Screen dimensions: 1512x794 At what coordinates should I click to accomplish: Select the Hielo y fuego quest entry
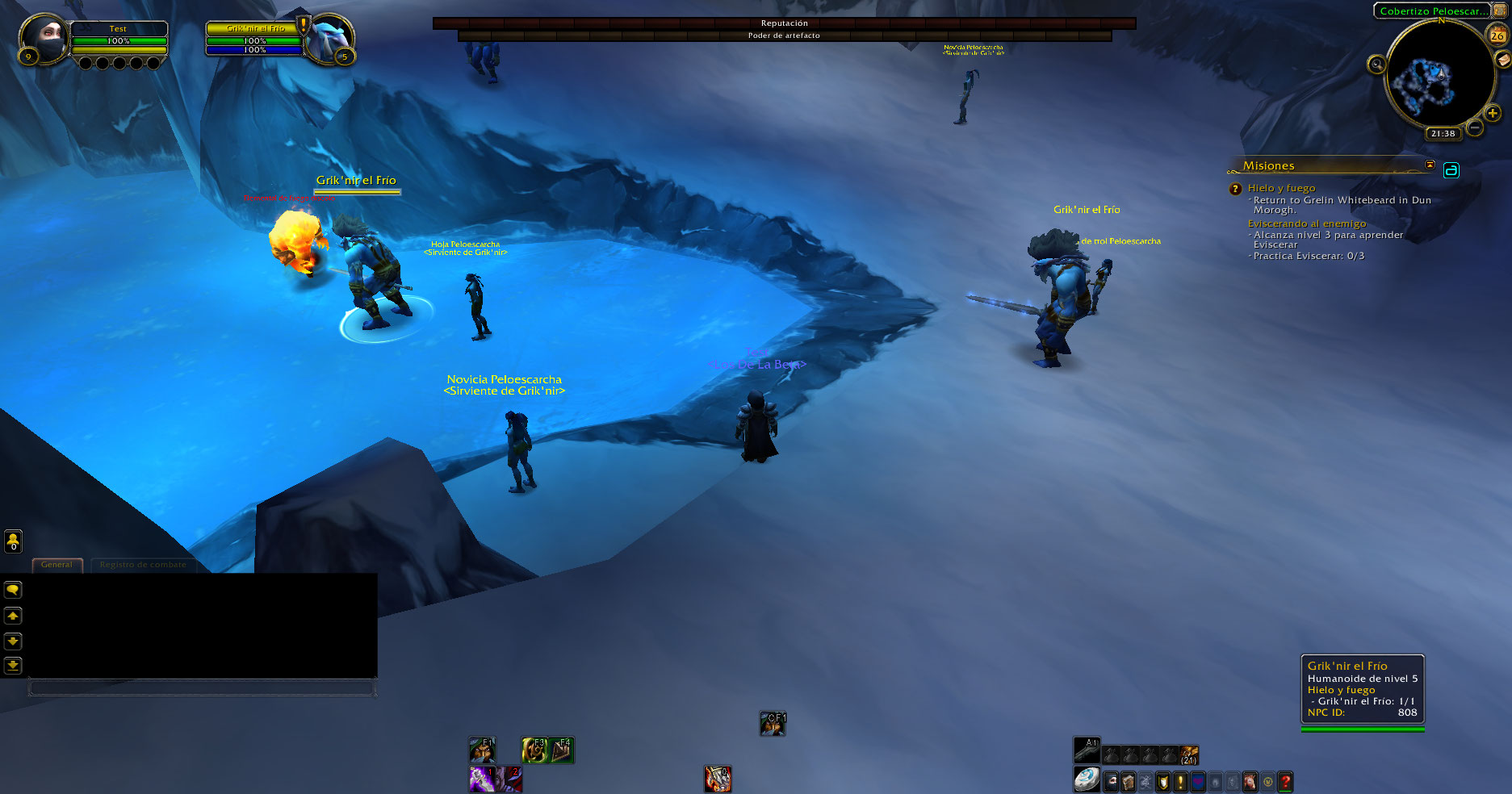(x=1281, y=188)
